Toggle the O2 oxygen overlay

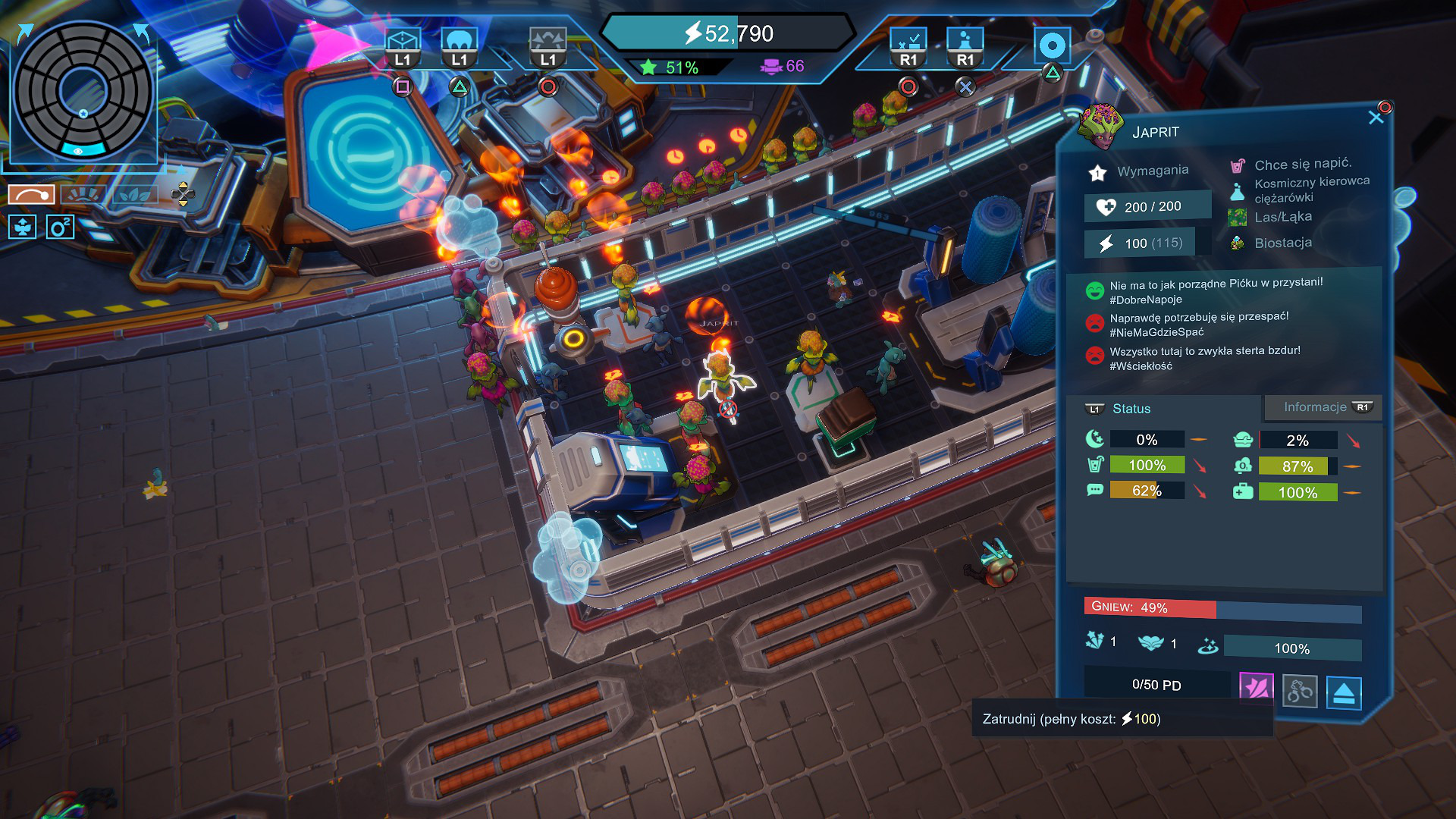(60, 227)
